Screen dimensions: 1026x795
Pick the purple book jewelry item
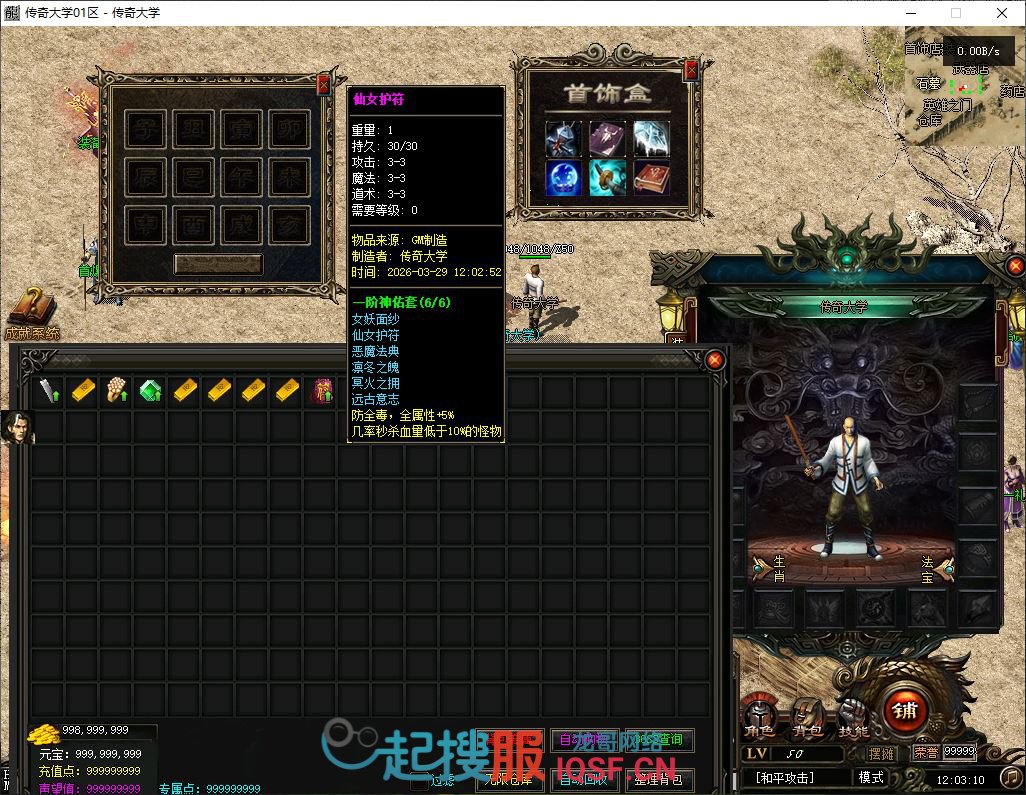[607, 139]
